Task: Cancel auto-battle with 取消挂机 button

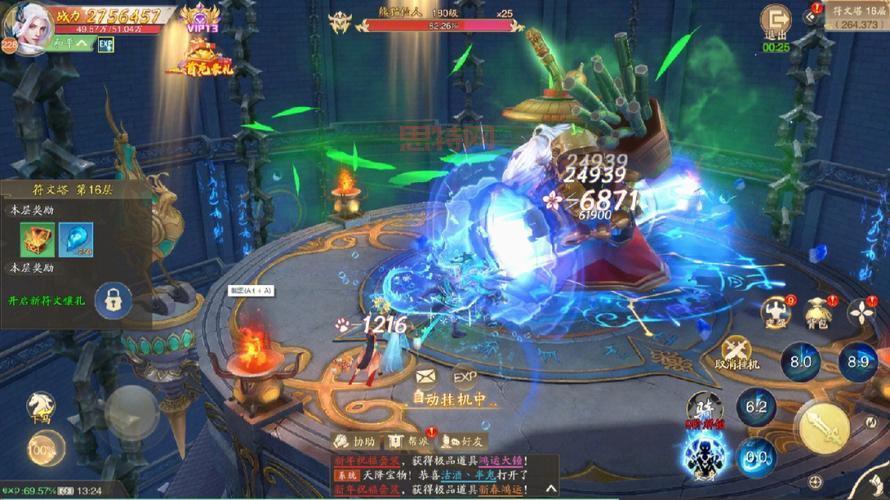Action: pyautogui.click(x=736, y=353)
